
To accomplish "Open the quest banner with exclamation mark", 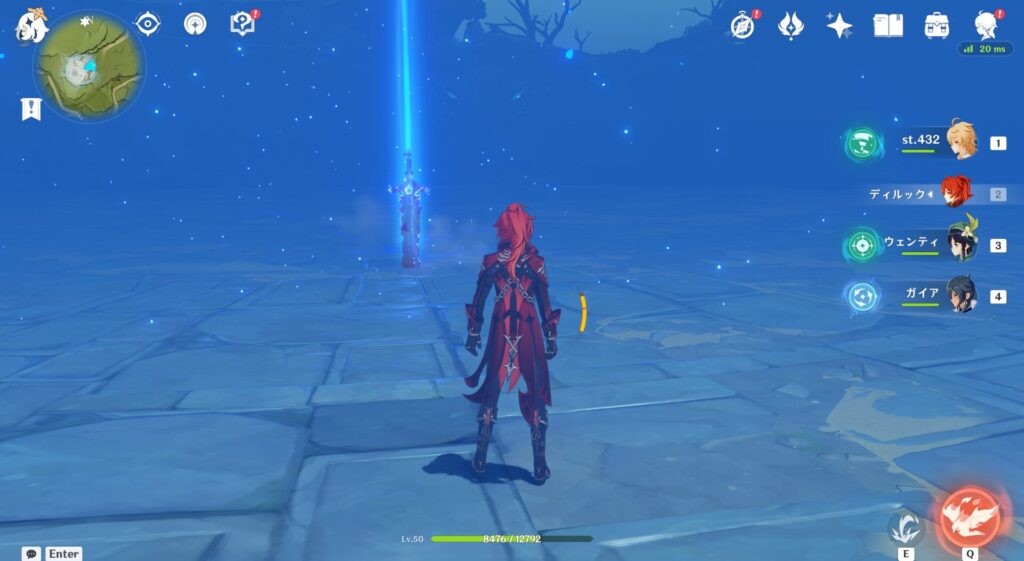I will pos(31,109).
